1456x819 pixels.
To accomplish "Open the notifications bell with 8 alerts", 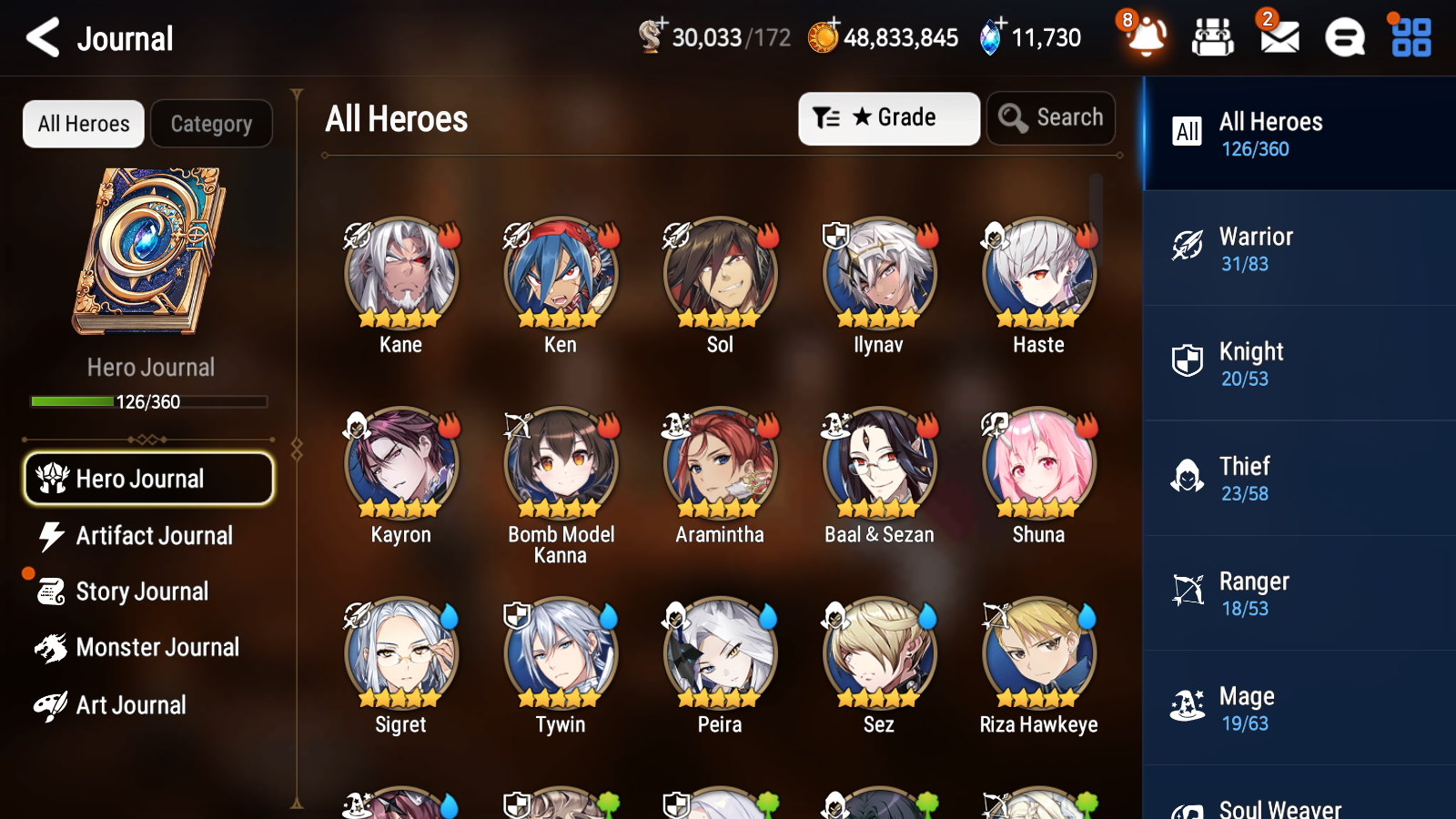I will coord(1146,38).
